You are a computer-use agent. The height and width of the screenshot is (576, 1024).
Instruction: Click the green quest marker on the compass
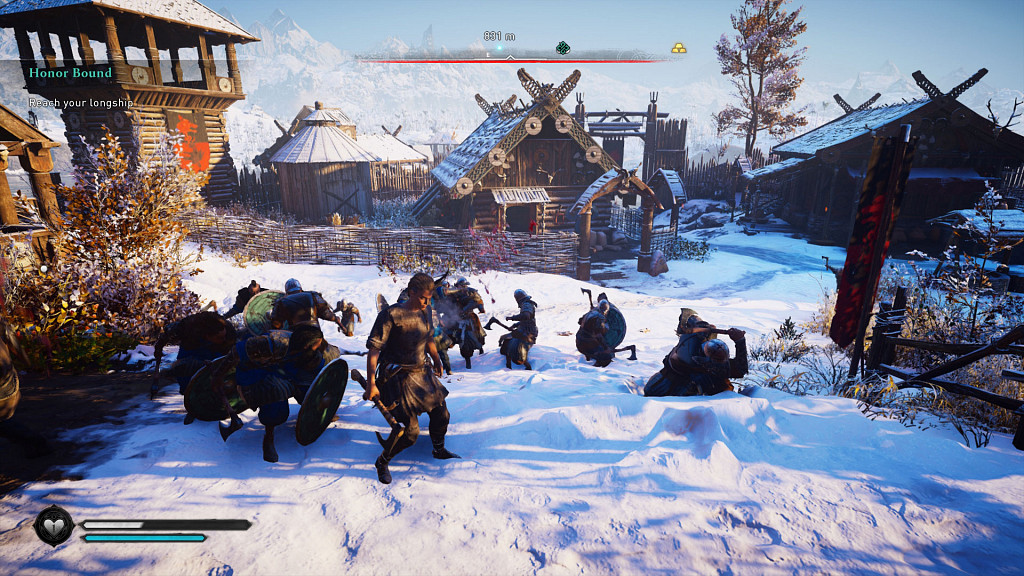(563, 47)
